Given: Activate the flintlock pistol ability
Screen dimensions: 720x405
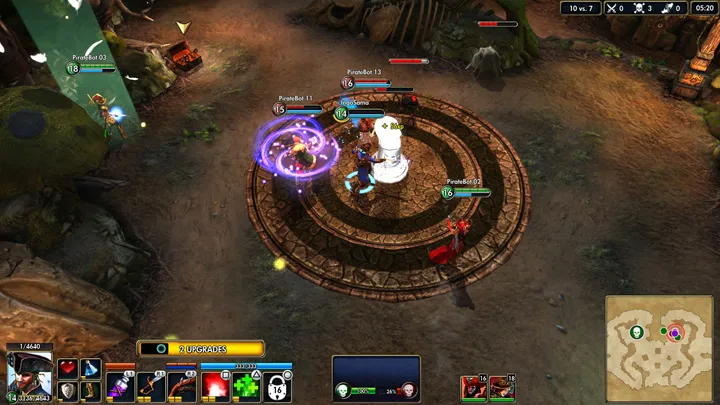Looking at the screenshot, I should click(x=182, y=386).
